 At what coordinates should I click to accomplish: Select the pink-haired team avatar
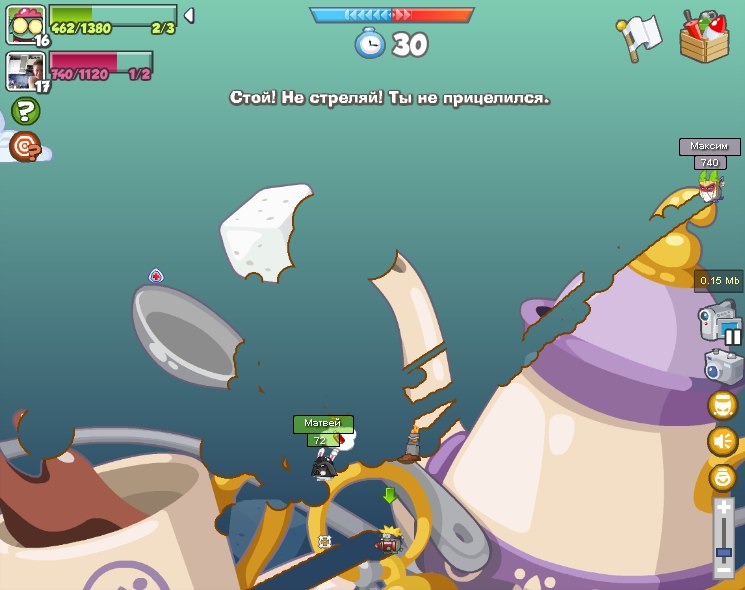point(25,23)
